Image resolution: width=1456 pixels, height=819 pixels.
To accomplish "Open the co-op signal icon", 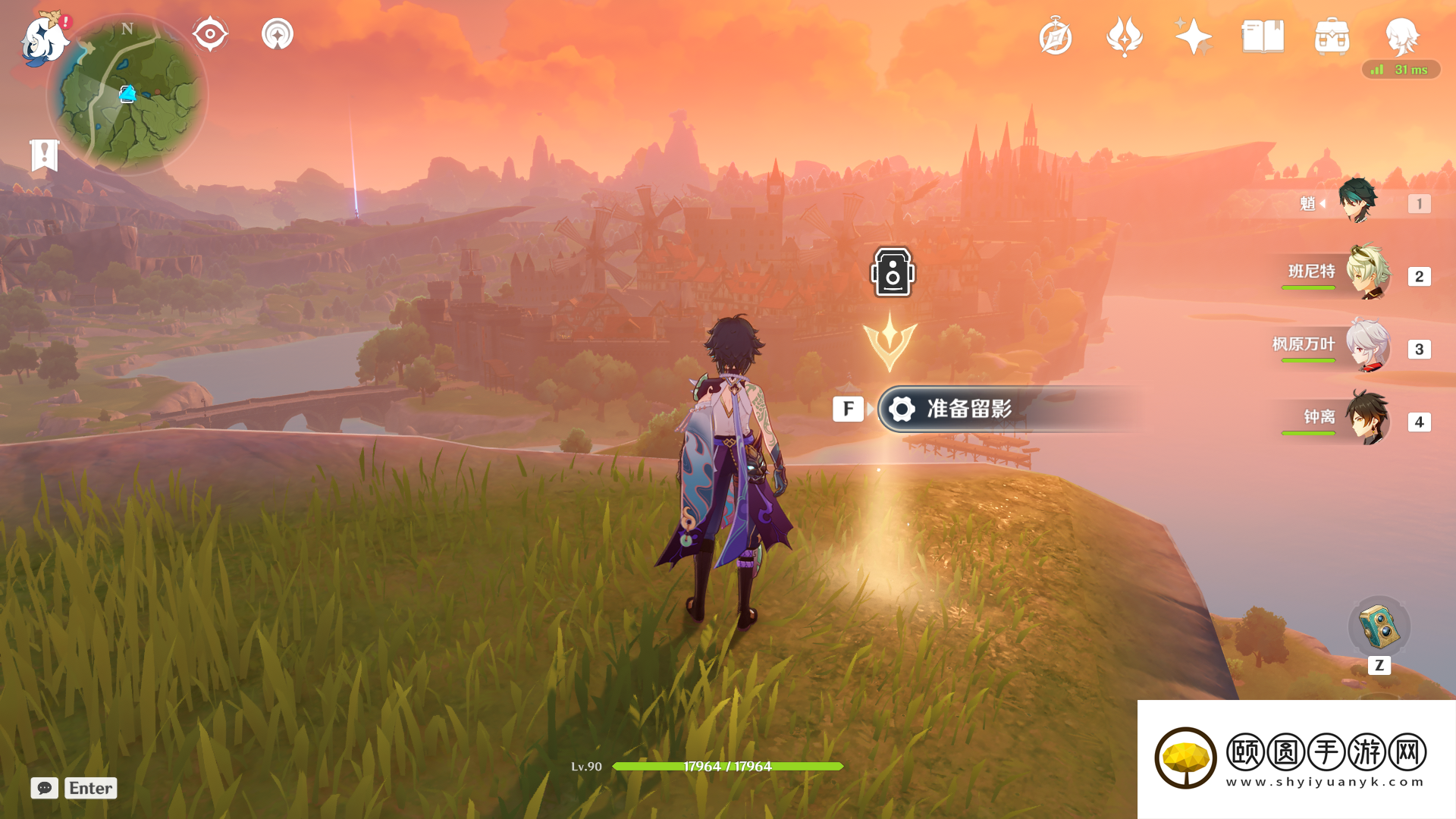I will [278, 34].
